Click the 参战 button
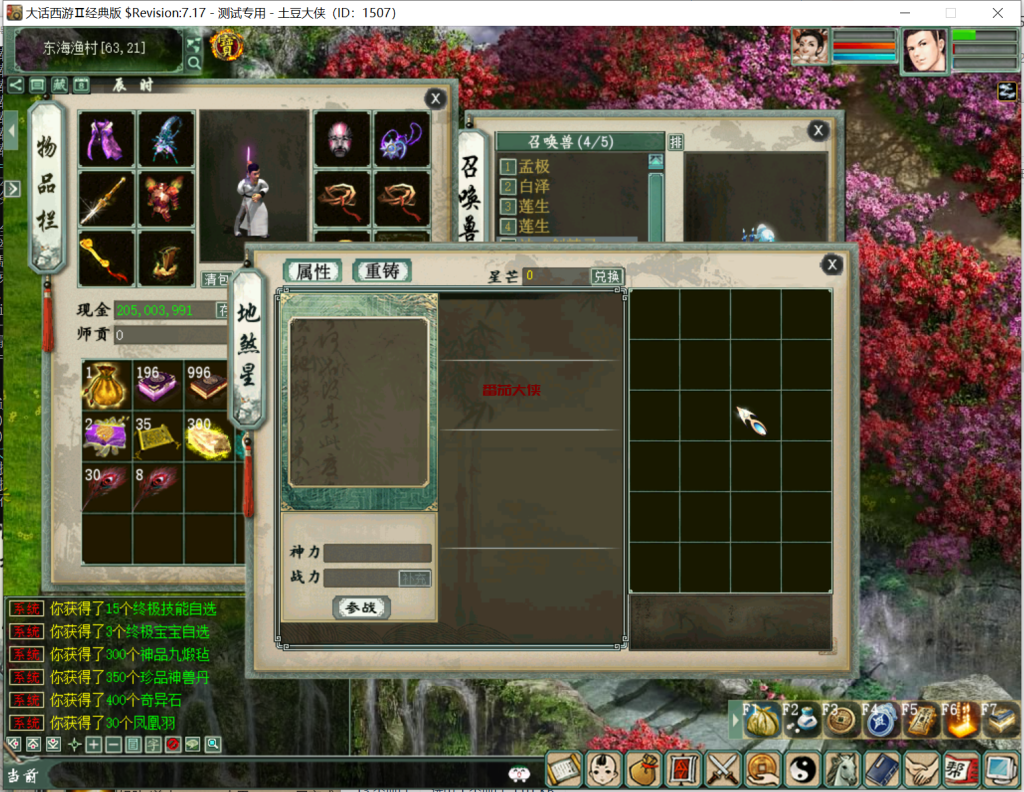 click(361, 607)
